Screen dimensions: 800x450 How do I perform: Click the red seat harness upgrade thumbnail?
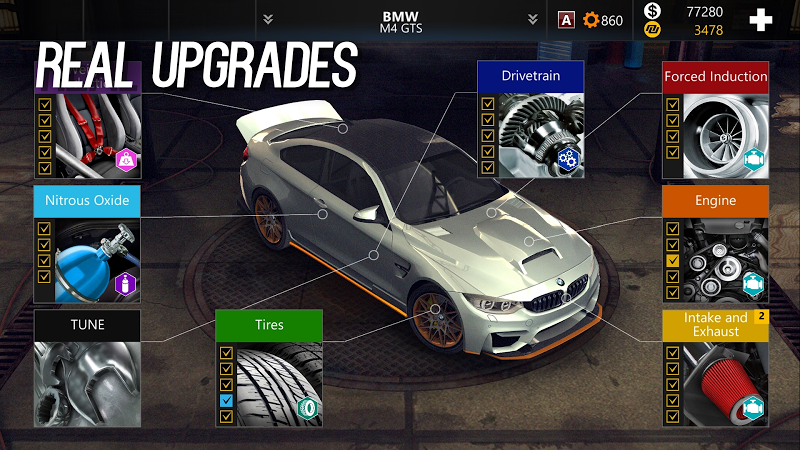click(x=97, y=133)
